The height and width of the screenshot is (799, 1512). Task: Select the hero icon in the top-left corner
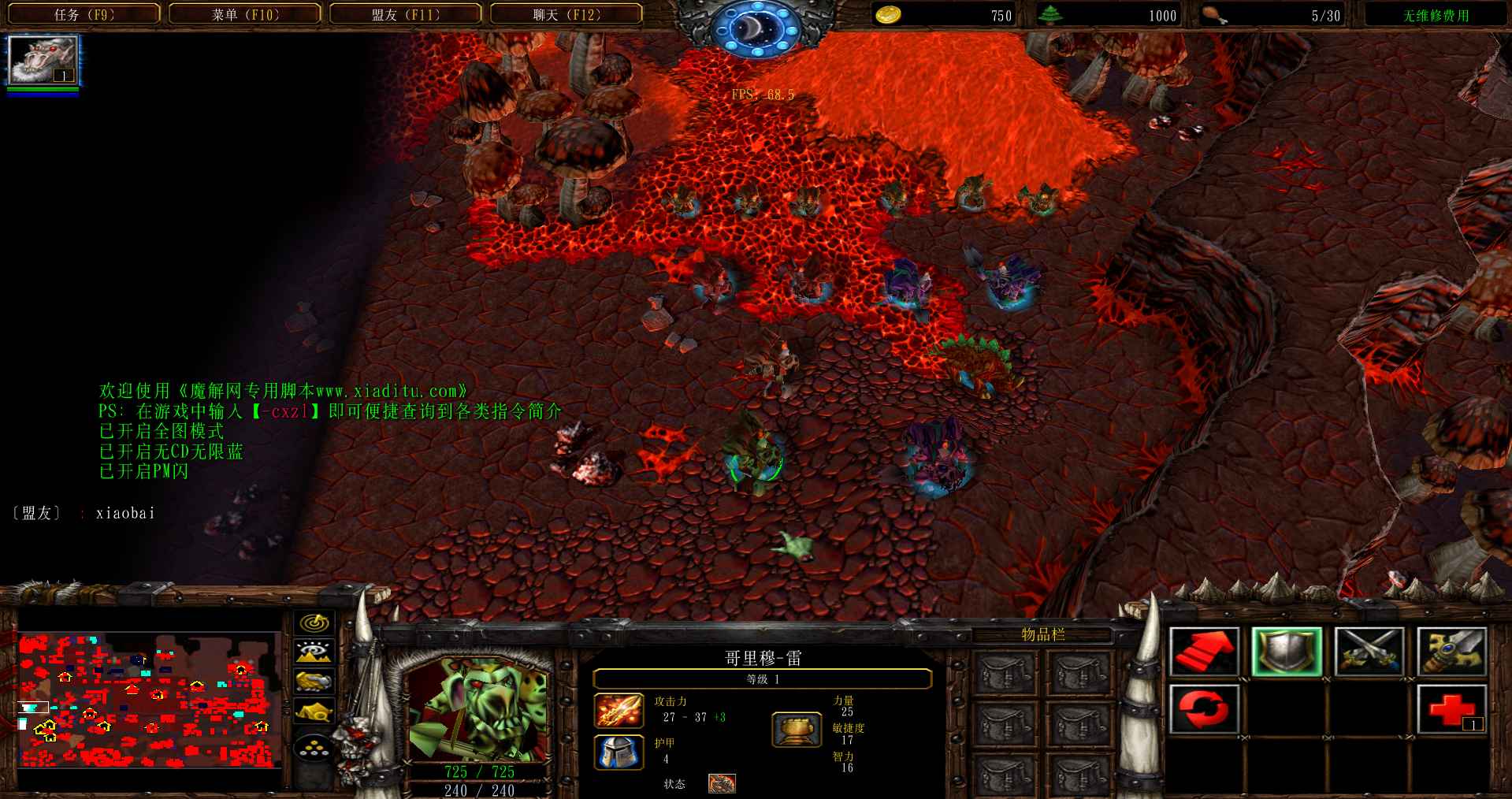coord(43,61)
